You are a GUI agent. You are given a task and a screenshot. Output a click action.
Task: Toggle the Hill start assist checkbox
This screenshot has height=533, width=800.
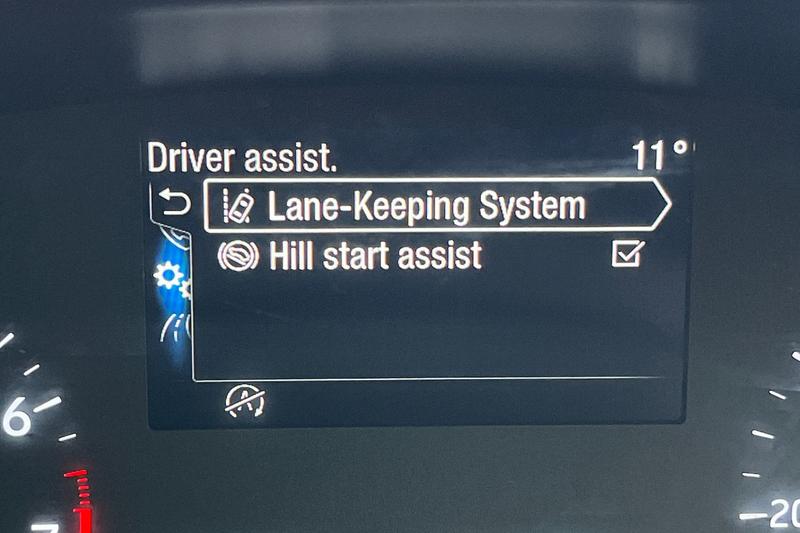click(x=627, y=256)
